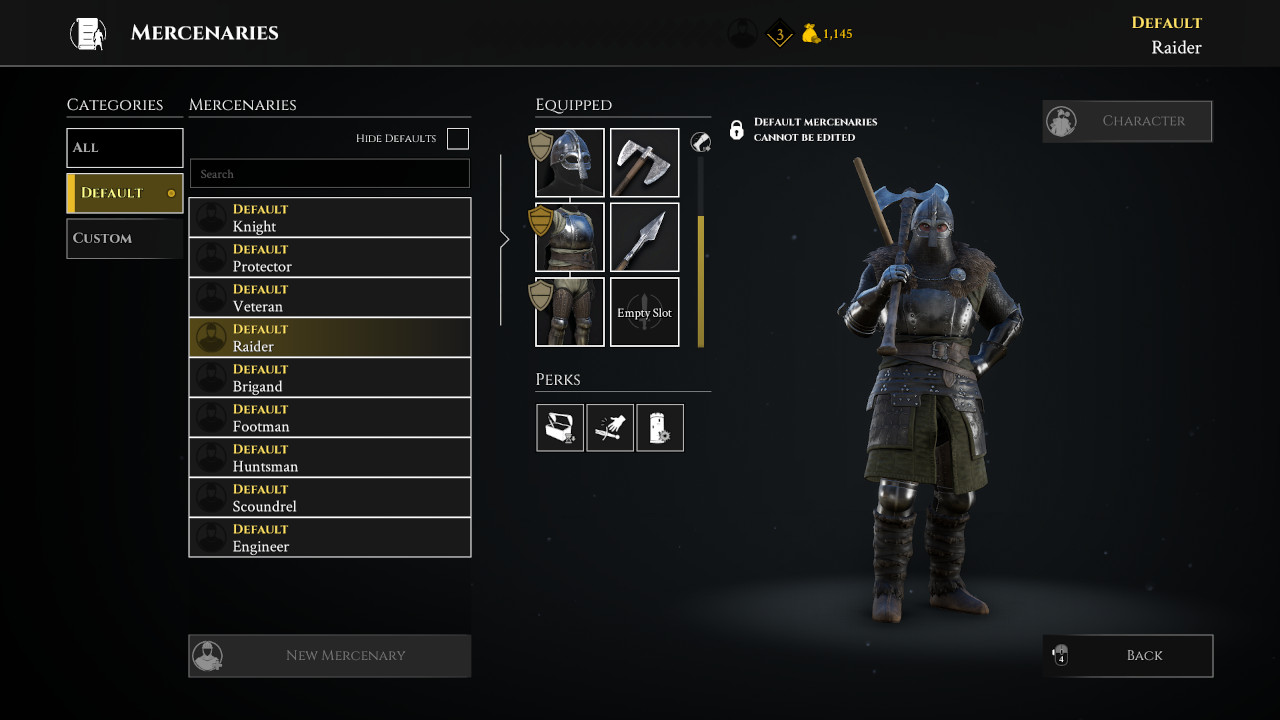Open the equipped helmet slot
The height and width of the screenshot is (720, 1280).
[569, 162]
